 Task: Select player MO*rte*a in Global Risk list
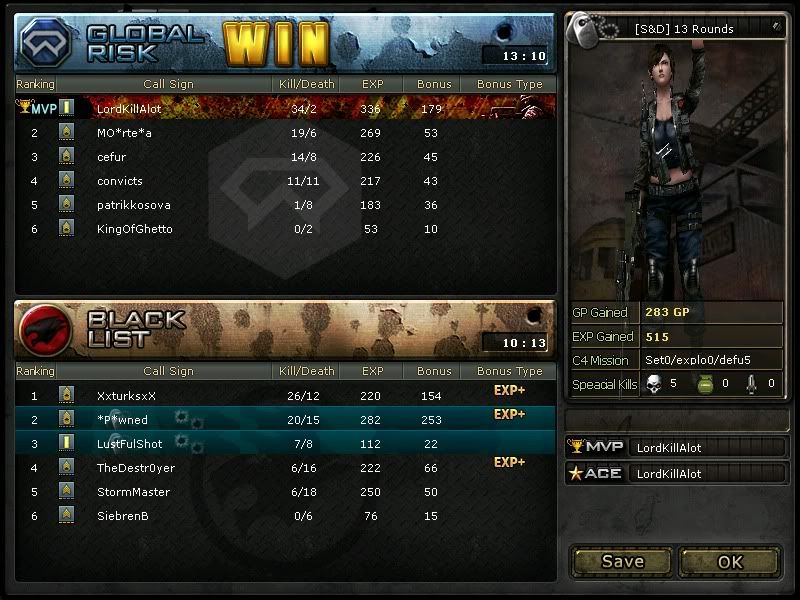pyautogui.click(x=285, y=132)
